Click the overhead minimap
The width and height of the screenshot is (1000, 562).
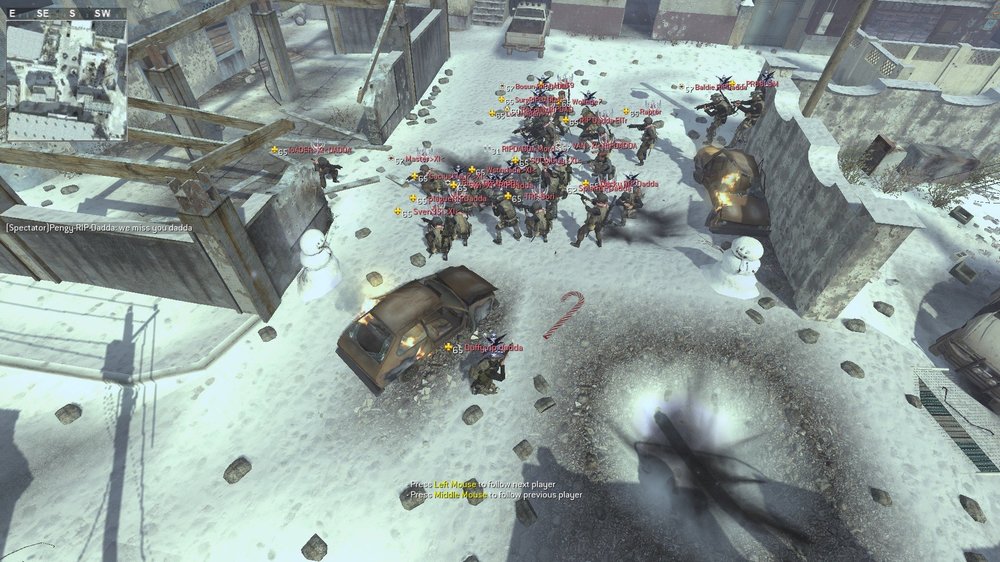(x=66, y=80)
